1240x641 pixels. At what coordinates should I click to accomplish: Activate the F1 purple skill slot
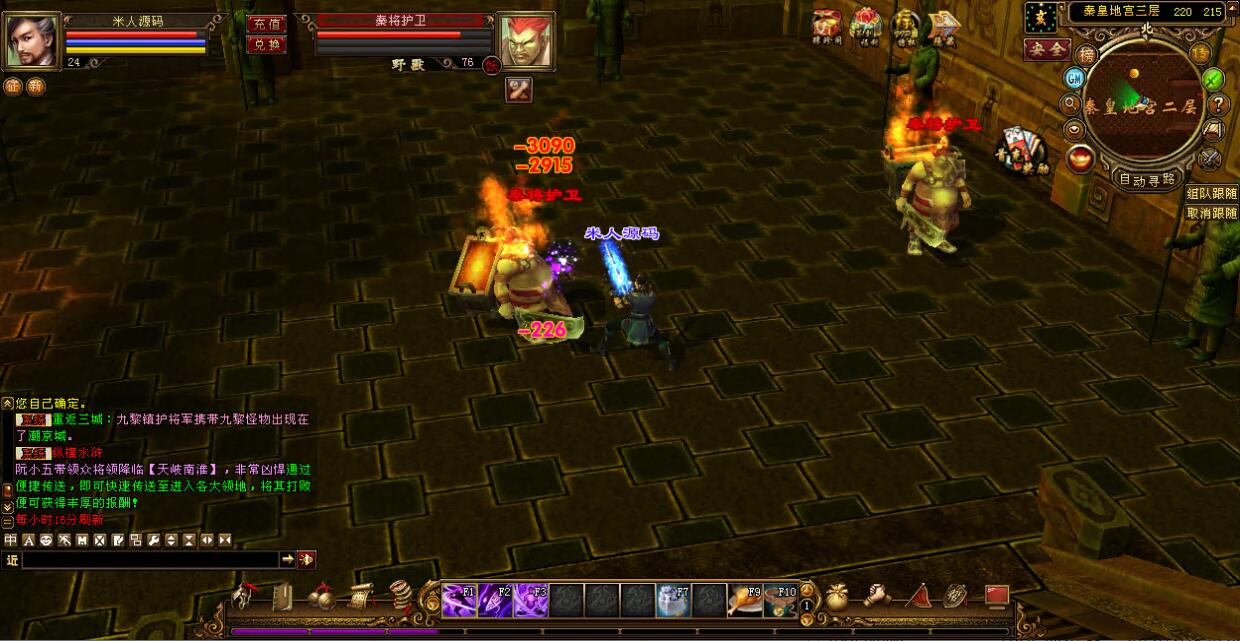pos(459,599)
